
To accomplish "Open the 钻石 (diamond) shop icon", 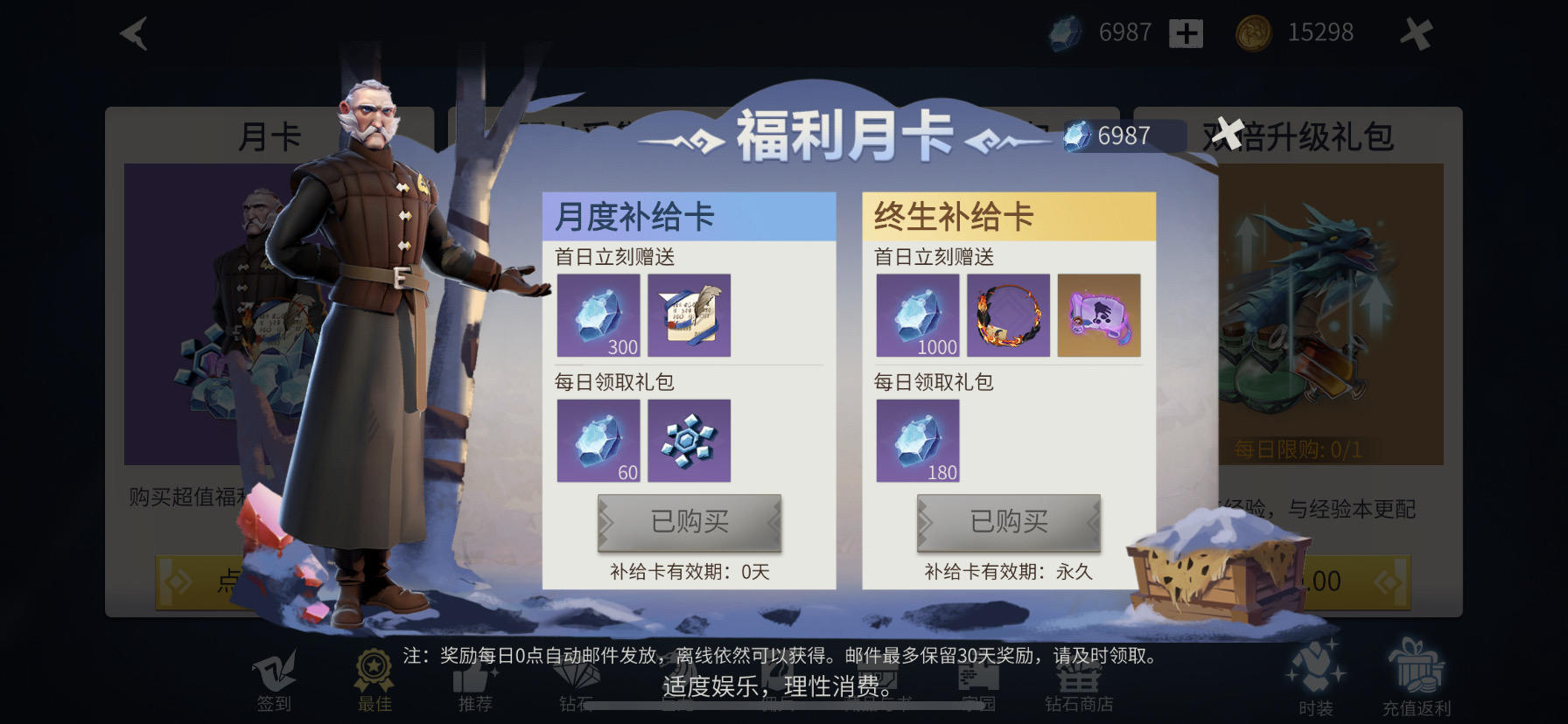I will coord(575,678).
